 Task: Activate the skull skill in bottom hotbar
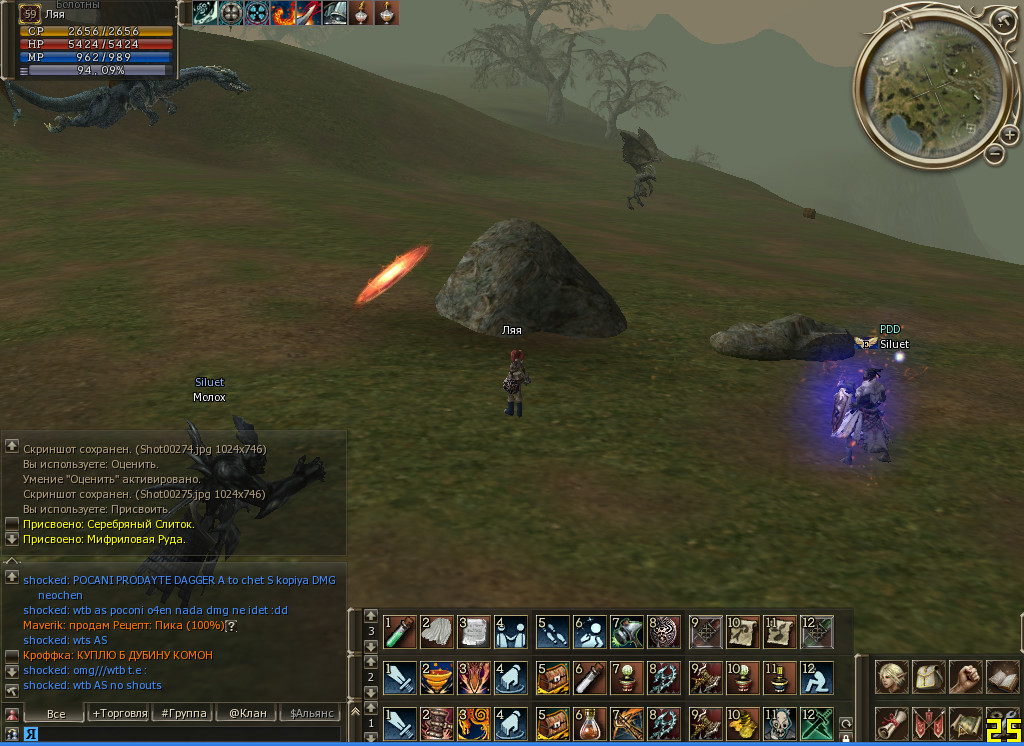[779, 723]
